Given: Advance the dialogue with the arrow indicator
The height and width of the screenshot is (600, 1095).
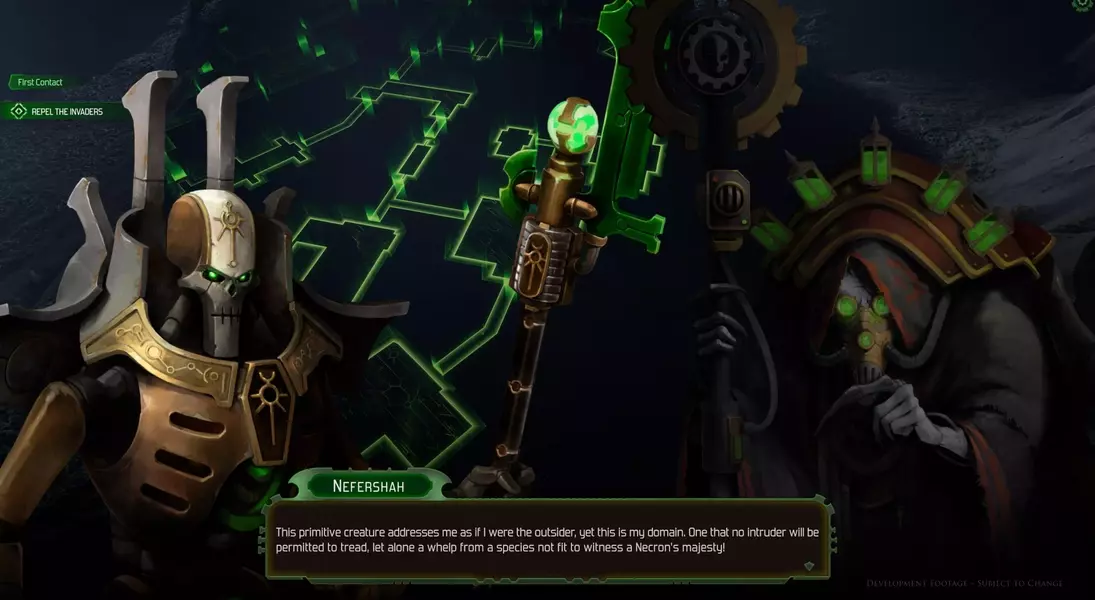Looking at the screenshot, I should 809,566.
